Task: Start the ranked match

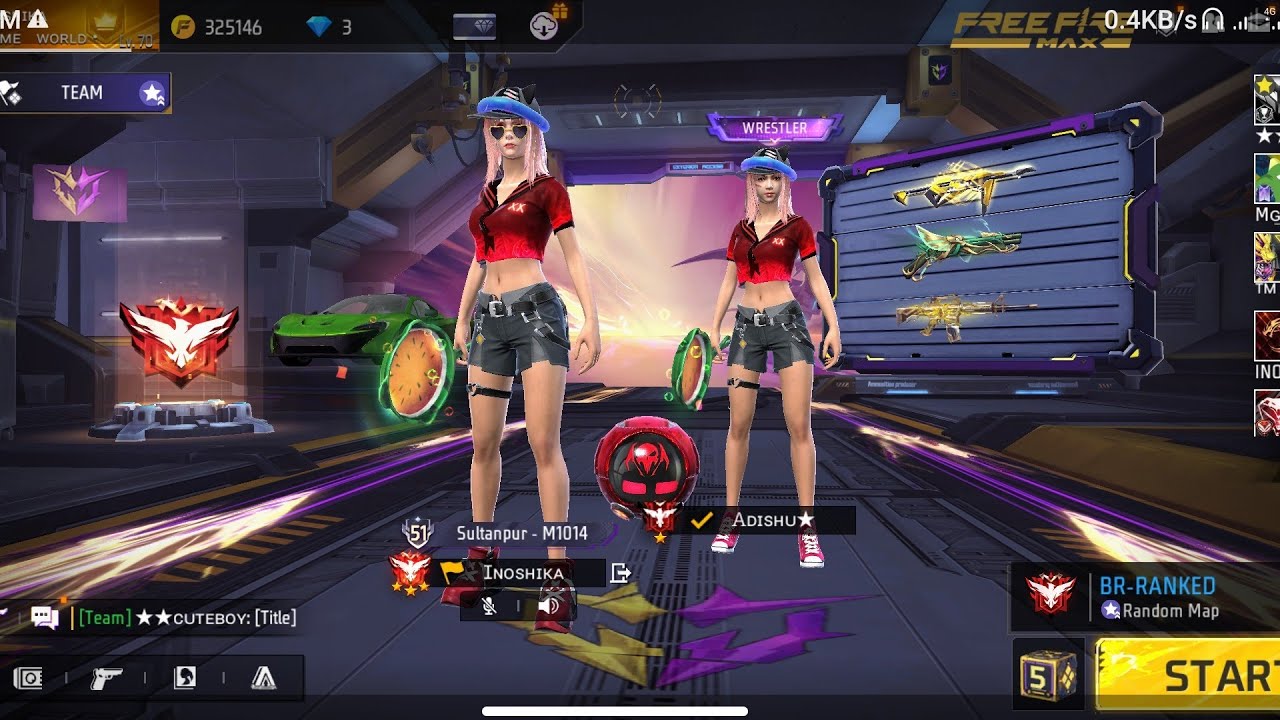Action: [1190, 676]
